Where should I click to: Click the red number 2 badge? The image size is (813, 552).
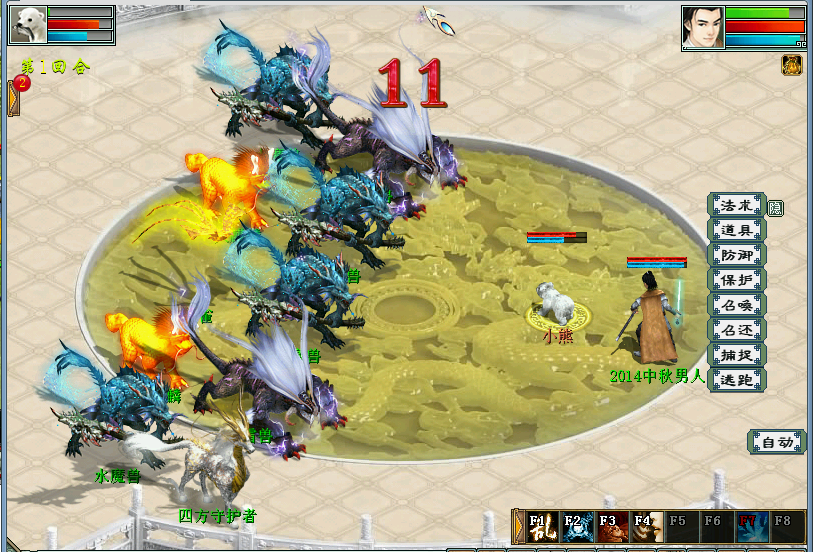pos(22,83)
